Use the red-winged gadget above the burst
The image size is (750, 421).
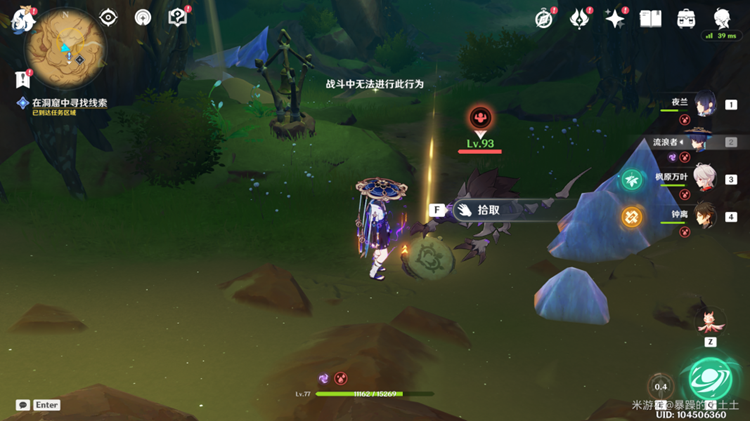tap(711, 320)
